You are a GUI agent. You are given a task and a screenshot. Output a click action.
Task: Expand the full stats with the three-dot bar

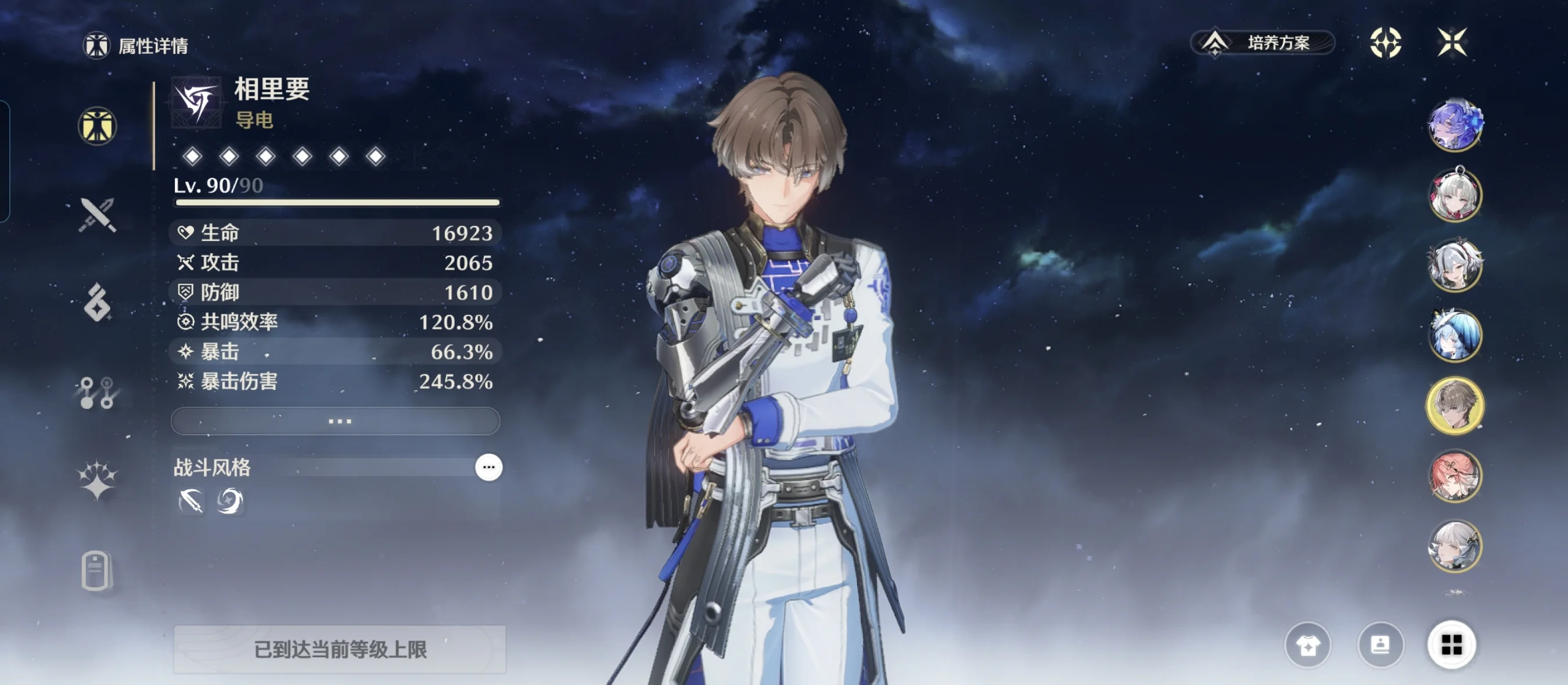336,421
